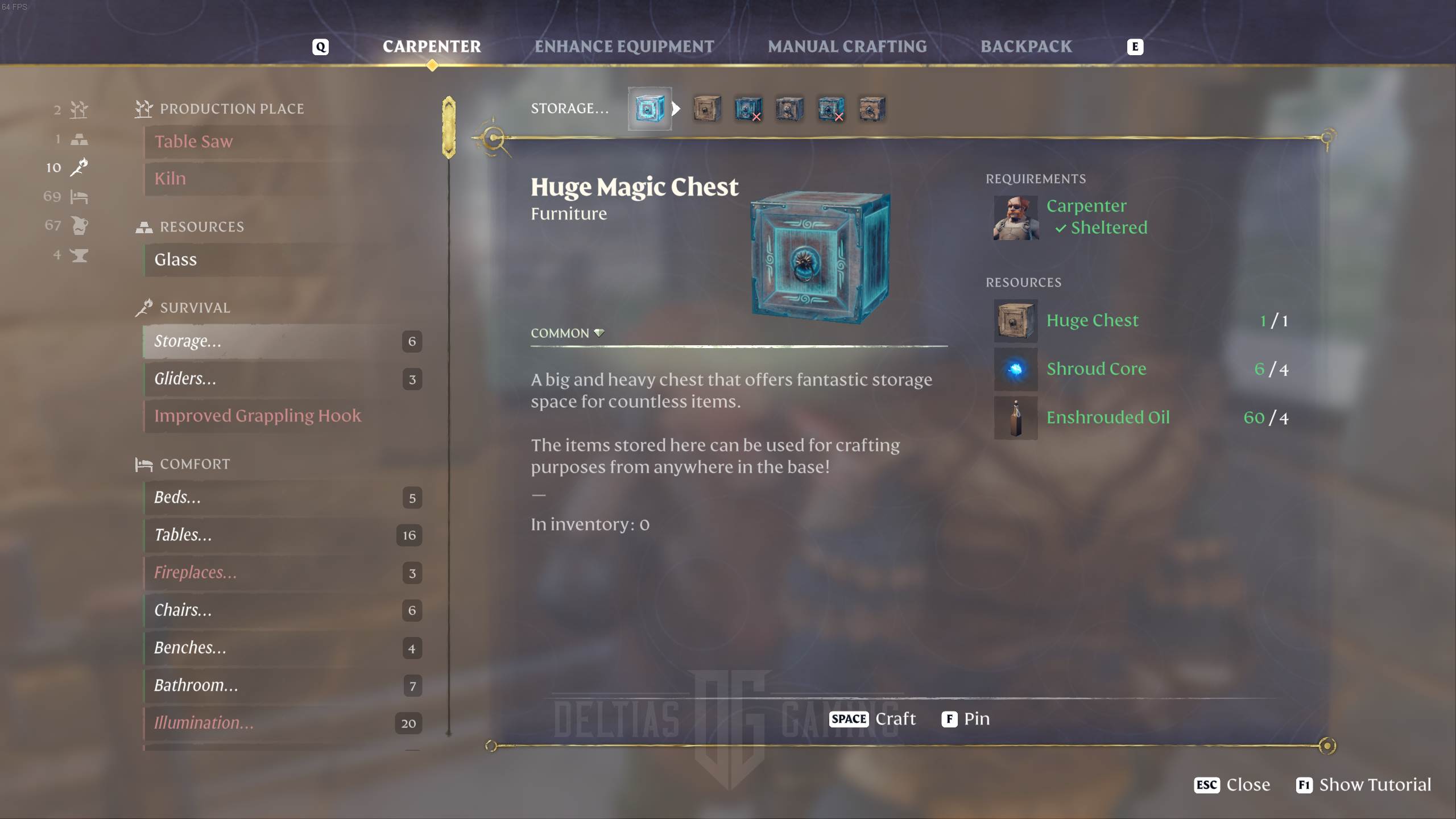This screenshot has height=819, width=1456.
Task: Go to the Backpack tab
Action: pos(1026,47)
